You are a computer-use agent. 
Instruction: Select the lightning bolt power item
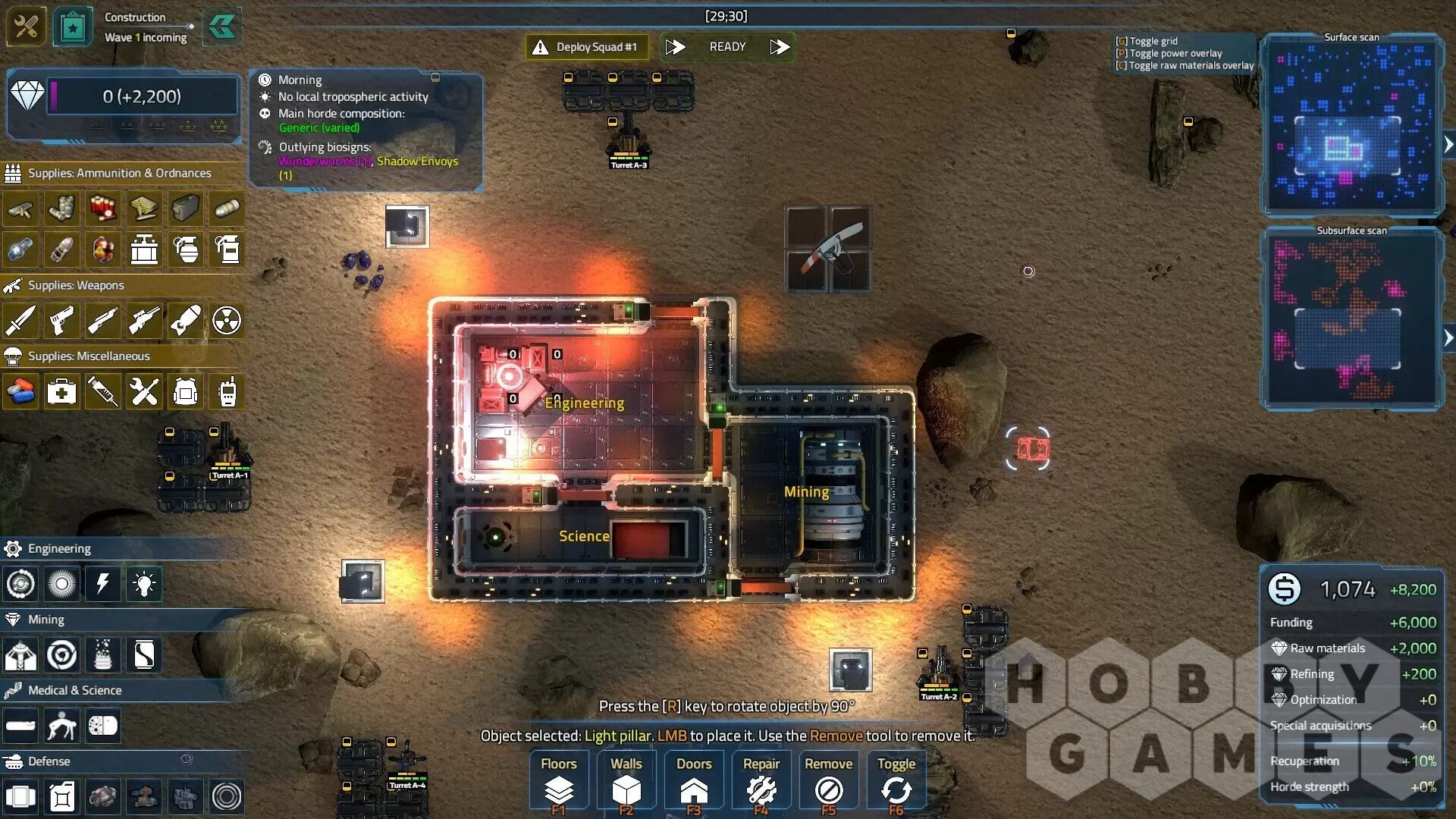pyautogui.click(x=103, y=584)
